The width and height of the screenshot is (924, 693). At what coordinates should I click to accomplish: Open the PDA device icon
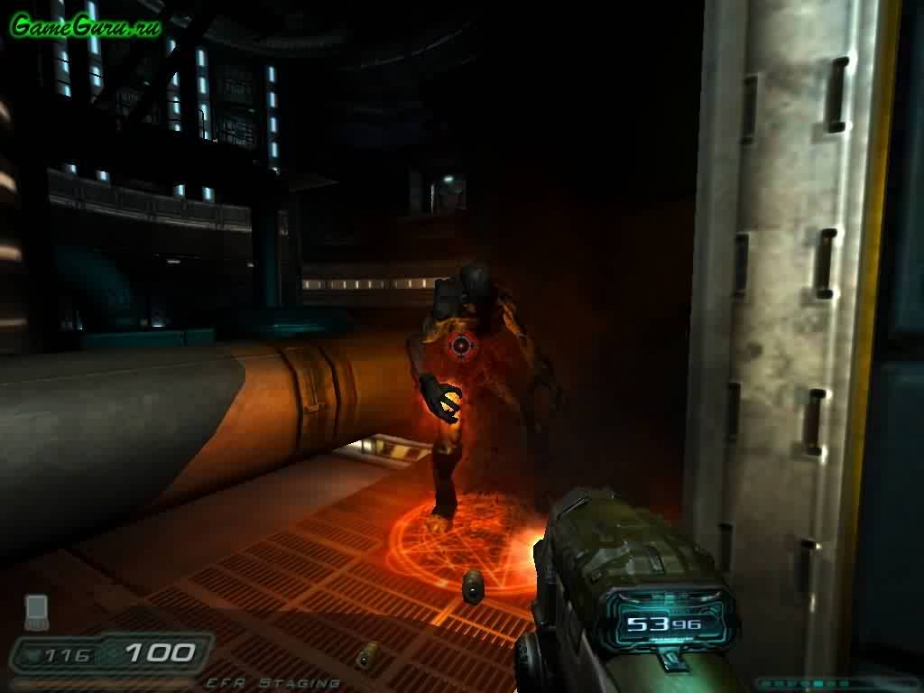click(37, 609)
